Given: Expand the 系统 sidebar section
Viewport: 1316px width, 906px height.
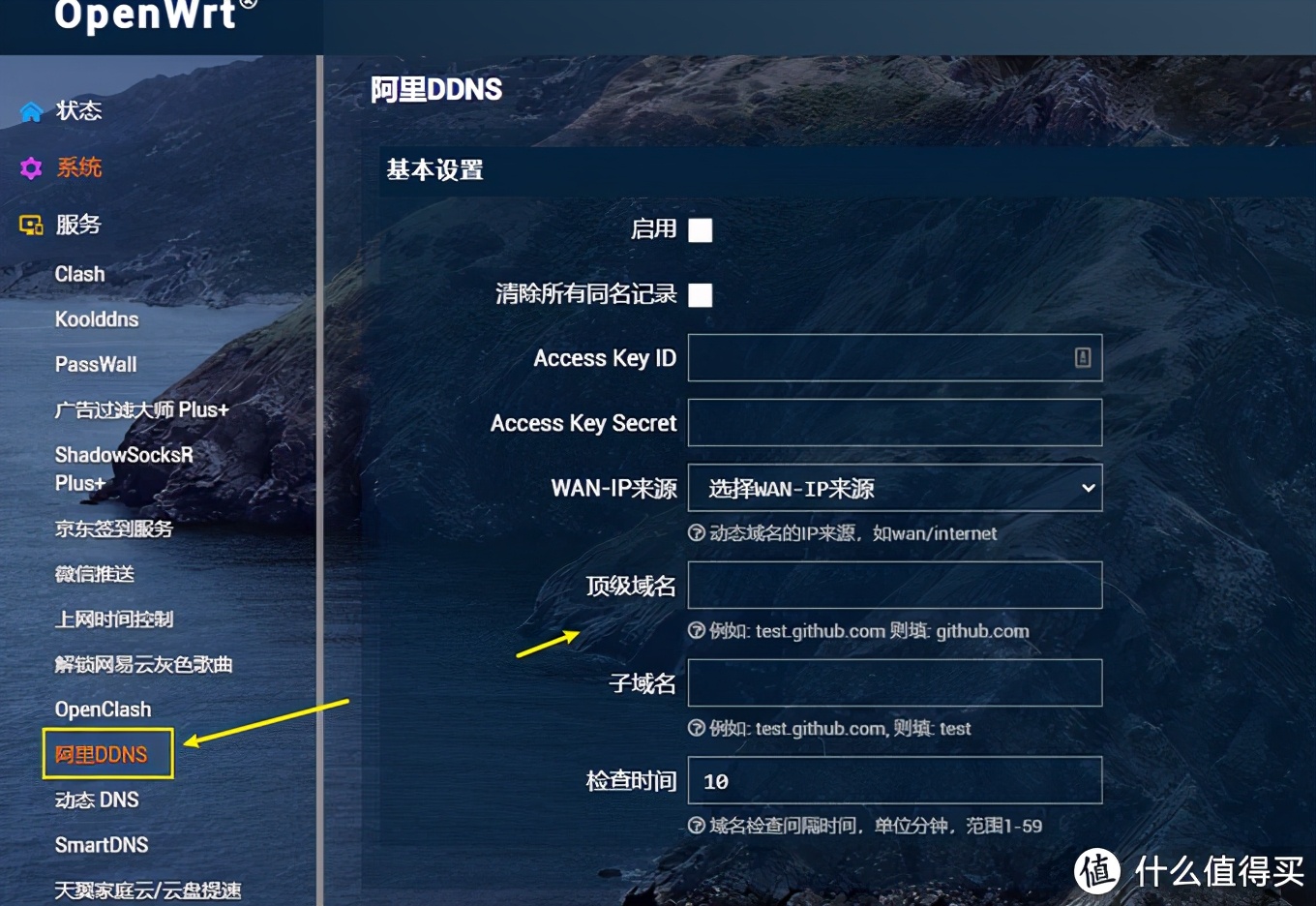Looking at the screenshot, I should (79, 167).
